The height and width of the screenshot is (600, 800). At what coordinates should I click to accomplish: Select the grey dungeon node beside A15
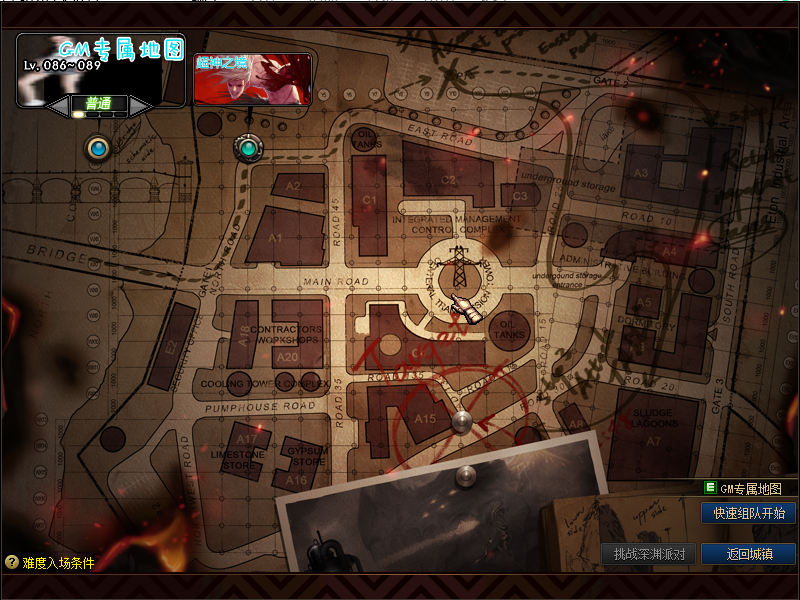pos(462,421)
